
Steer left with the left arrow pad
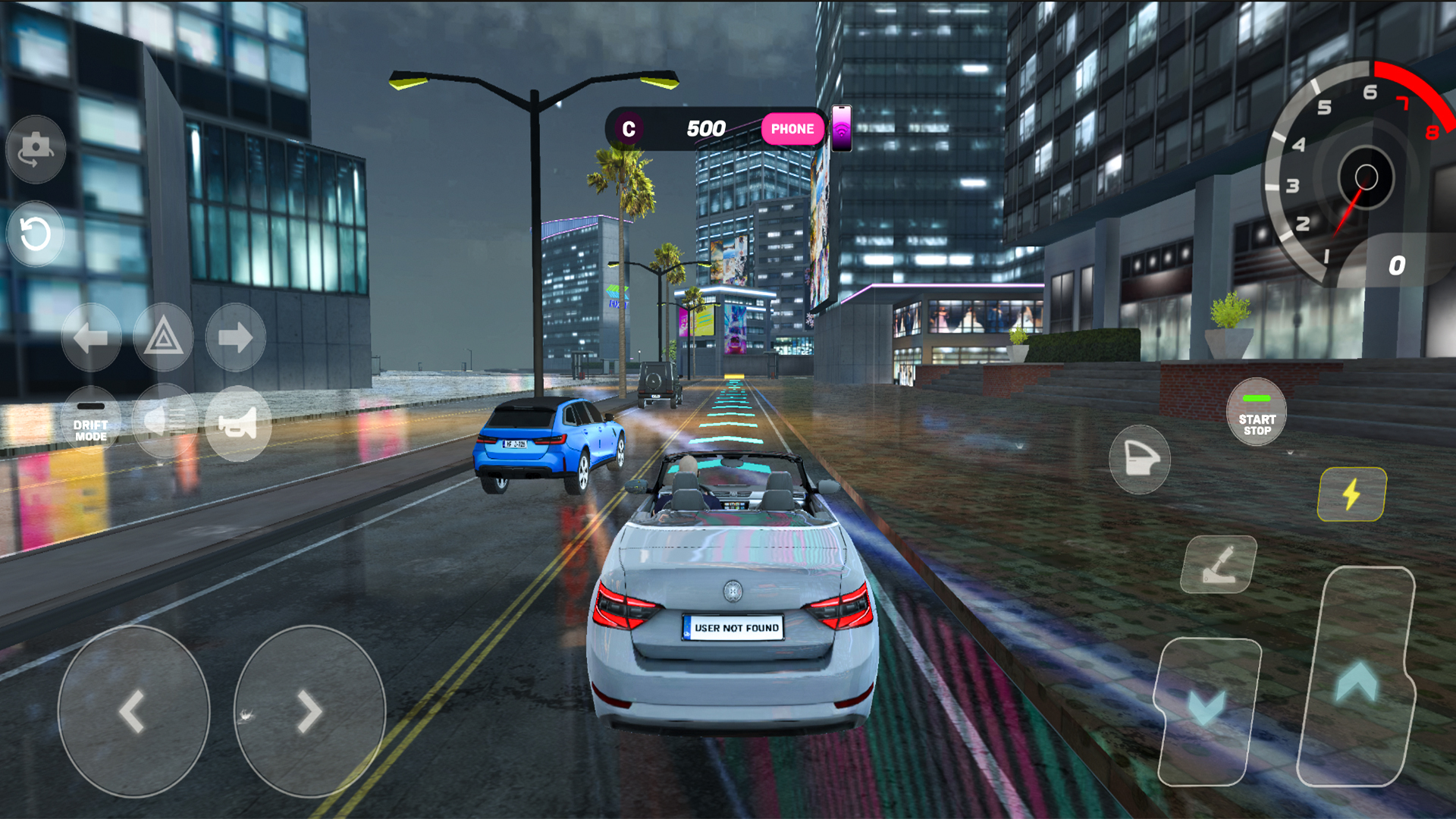(x=133, y=711)
